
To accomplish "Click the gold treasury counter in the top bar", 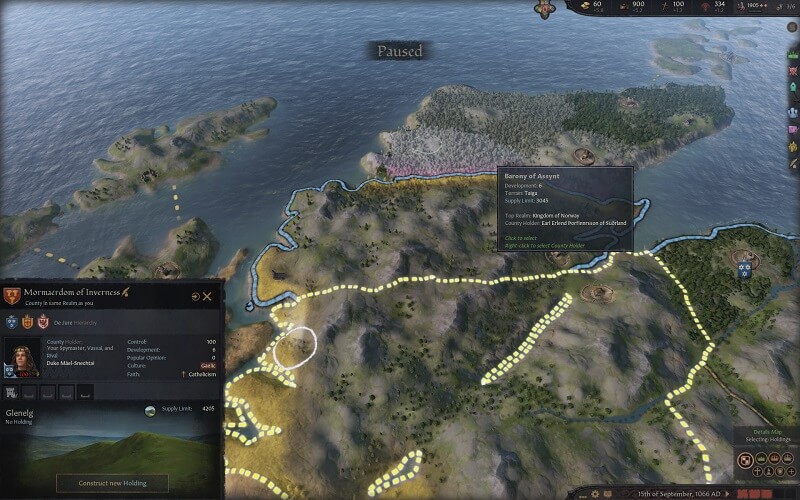I will pyautogui.click(x=588, y=6).
